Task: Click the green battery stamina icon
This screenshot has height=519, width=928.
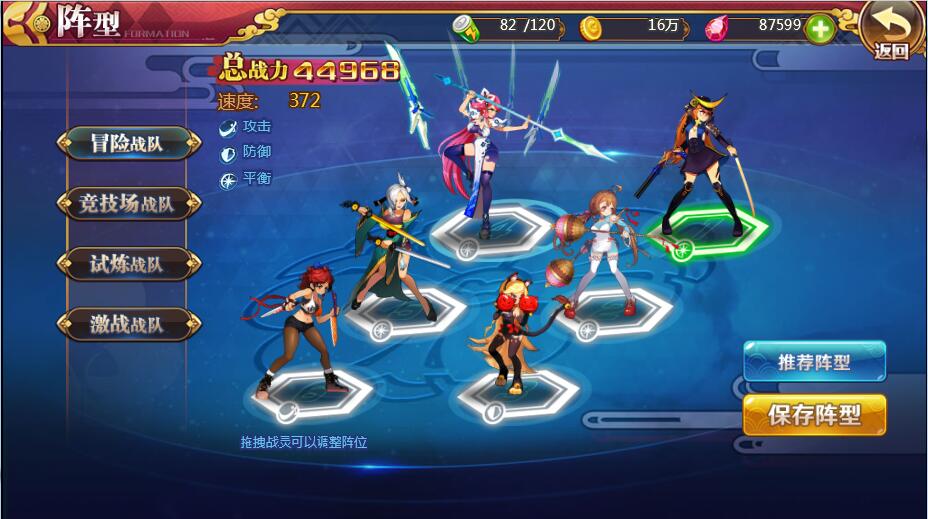Action: [x=467, y=28]
